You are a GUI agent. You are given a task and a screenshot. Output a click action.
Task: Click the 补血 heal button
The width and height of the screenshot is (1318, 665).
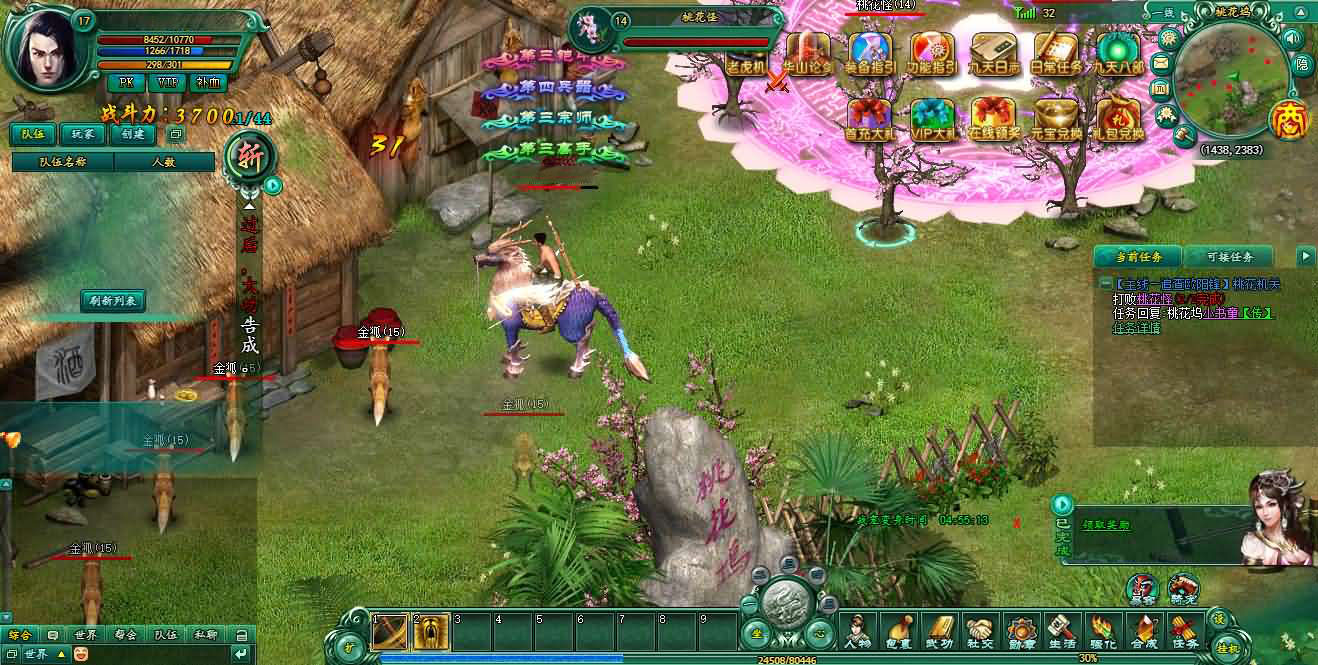[x=208, y=82]
